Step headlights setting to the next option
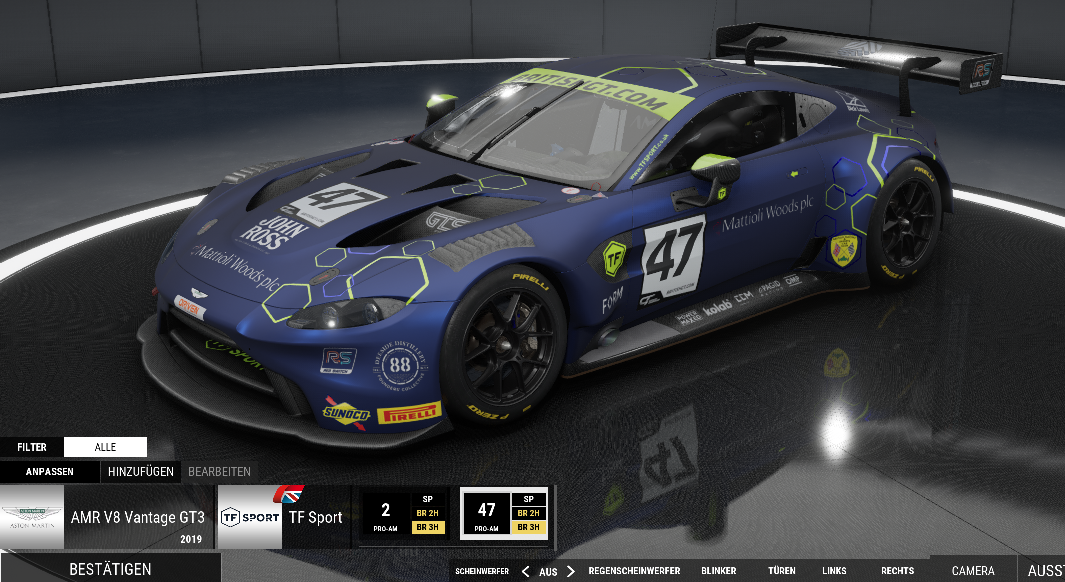Image resolution: width=1065 pixels, height=582 pixels. tap(571, 571)
